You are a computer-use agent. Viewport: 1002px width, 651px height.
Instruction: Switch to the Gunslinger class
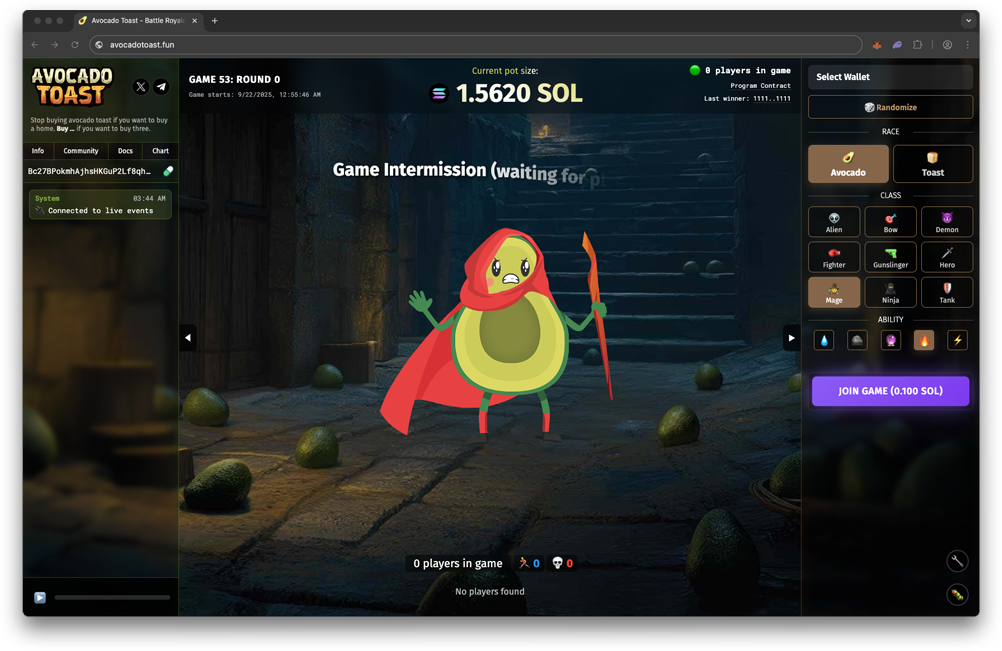[x=890, y=257]
